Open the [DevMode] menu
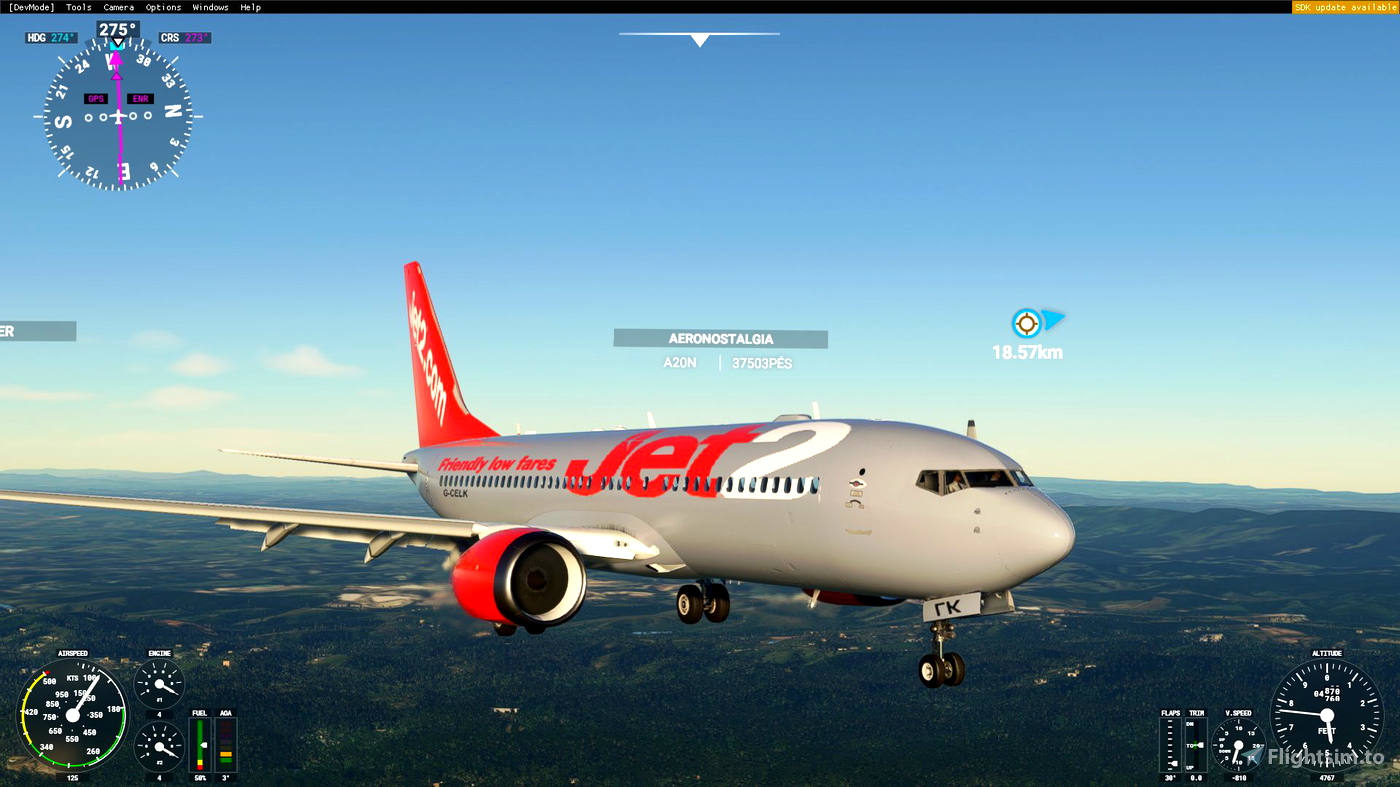 point(33,6)
